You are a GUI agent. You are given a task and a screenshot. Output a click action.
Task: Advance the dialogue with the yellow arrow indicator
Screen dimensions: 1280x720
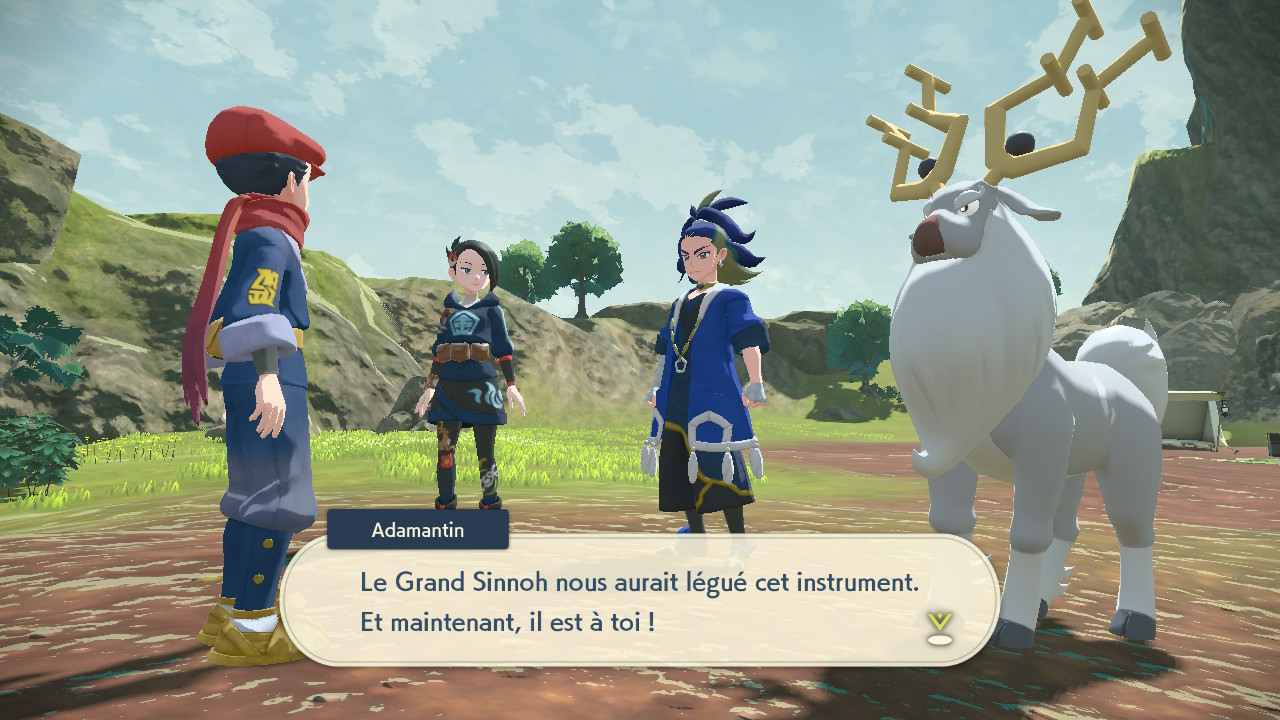pyautogui.click(x=938, y=627)
